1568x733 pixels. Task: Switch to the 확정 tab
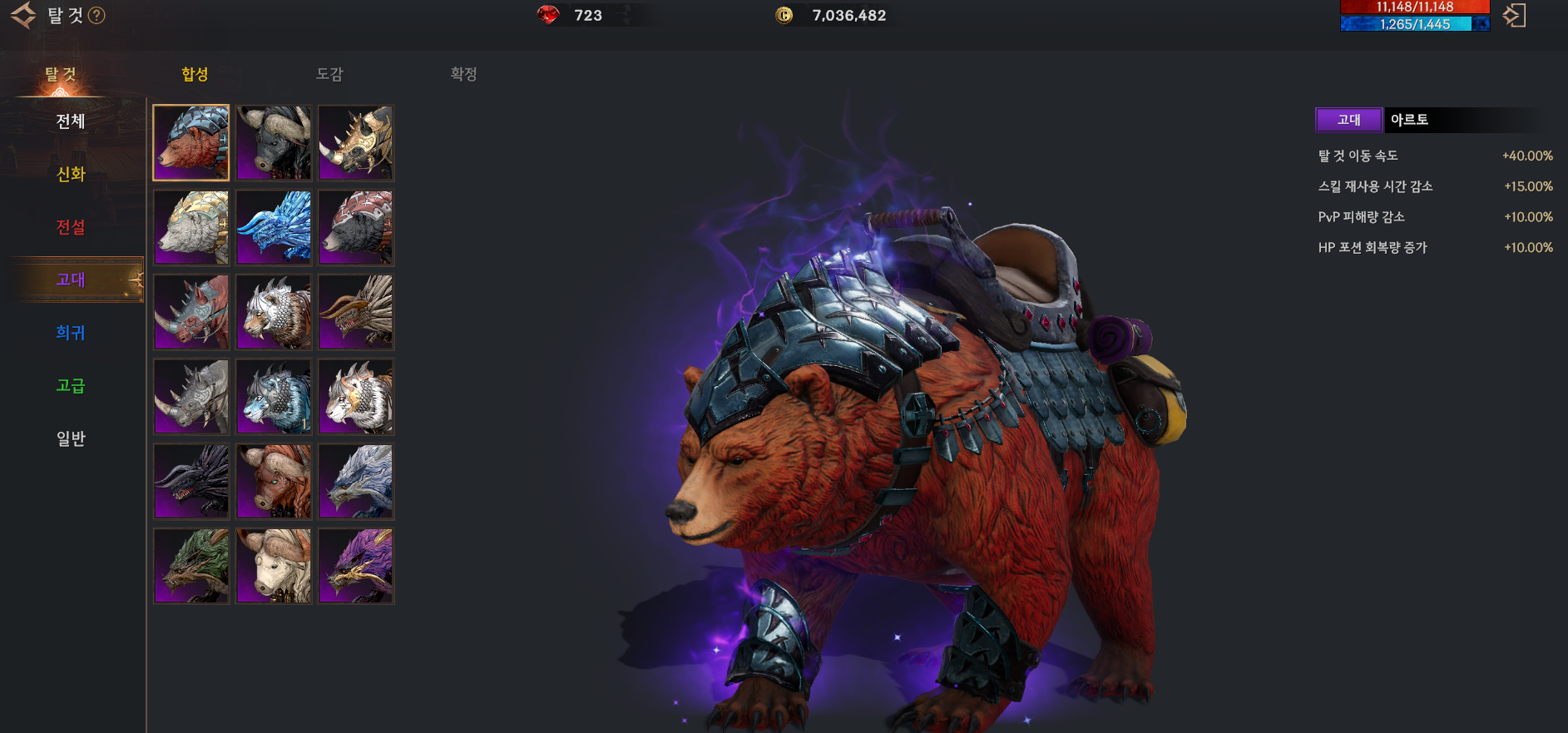tap(463, 74)
